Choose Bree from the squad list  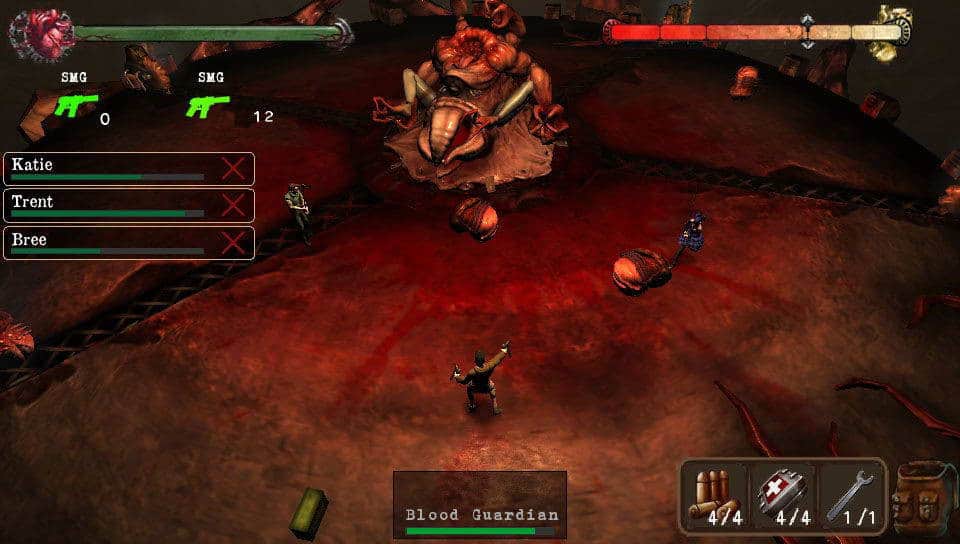click(x=110, y=243)
